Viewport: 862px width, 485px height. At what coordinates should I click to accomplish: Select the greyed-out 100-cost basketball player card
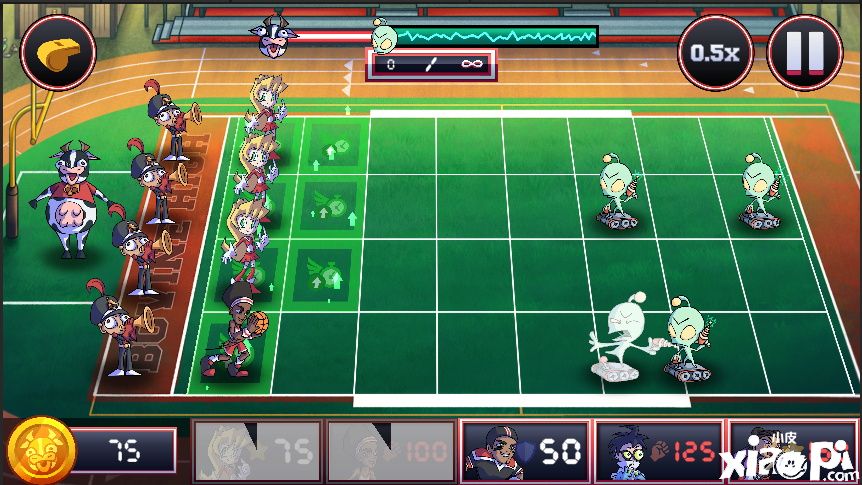pos(390,451)
